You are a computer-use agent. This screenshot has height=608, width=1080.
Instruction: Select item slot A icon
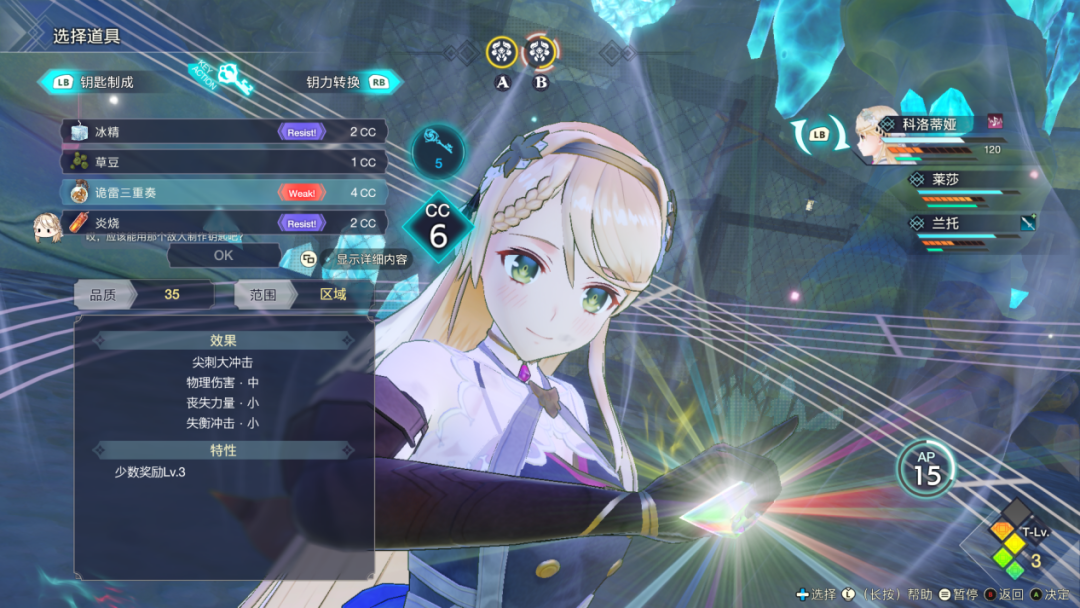coord(502,52)
